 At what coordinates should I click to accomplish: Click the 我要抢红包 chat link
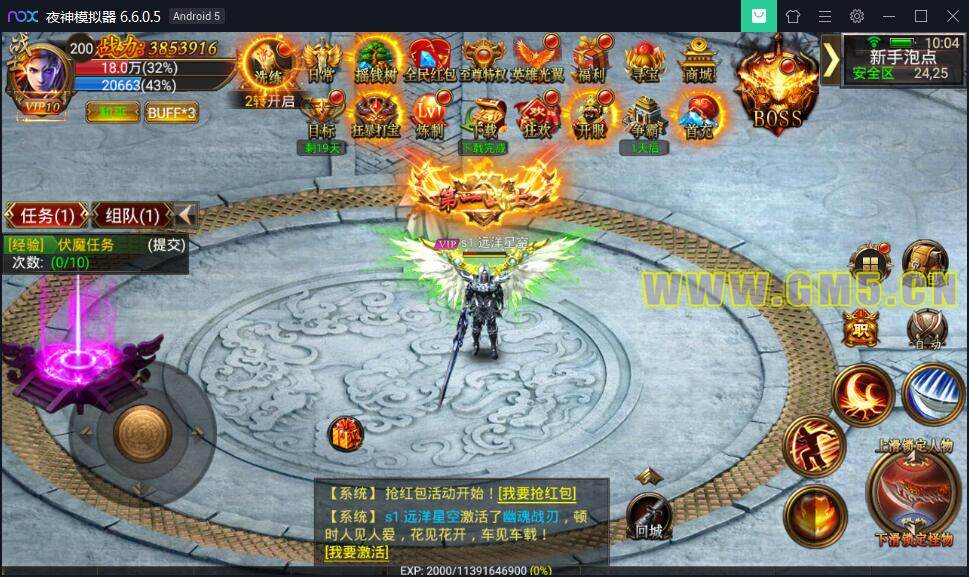[x=537, y=493]
